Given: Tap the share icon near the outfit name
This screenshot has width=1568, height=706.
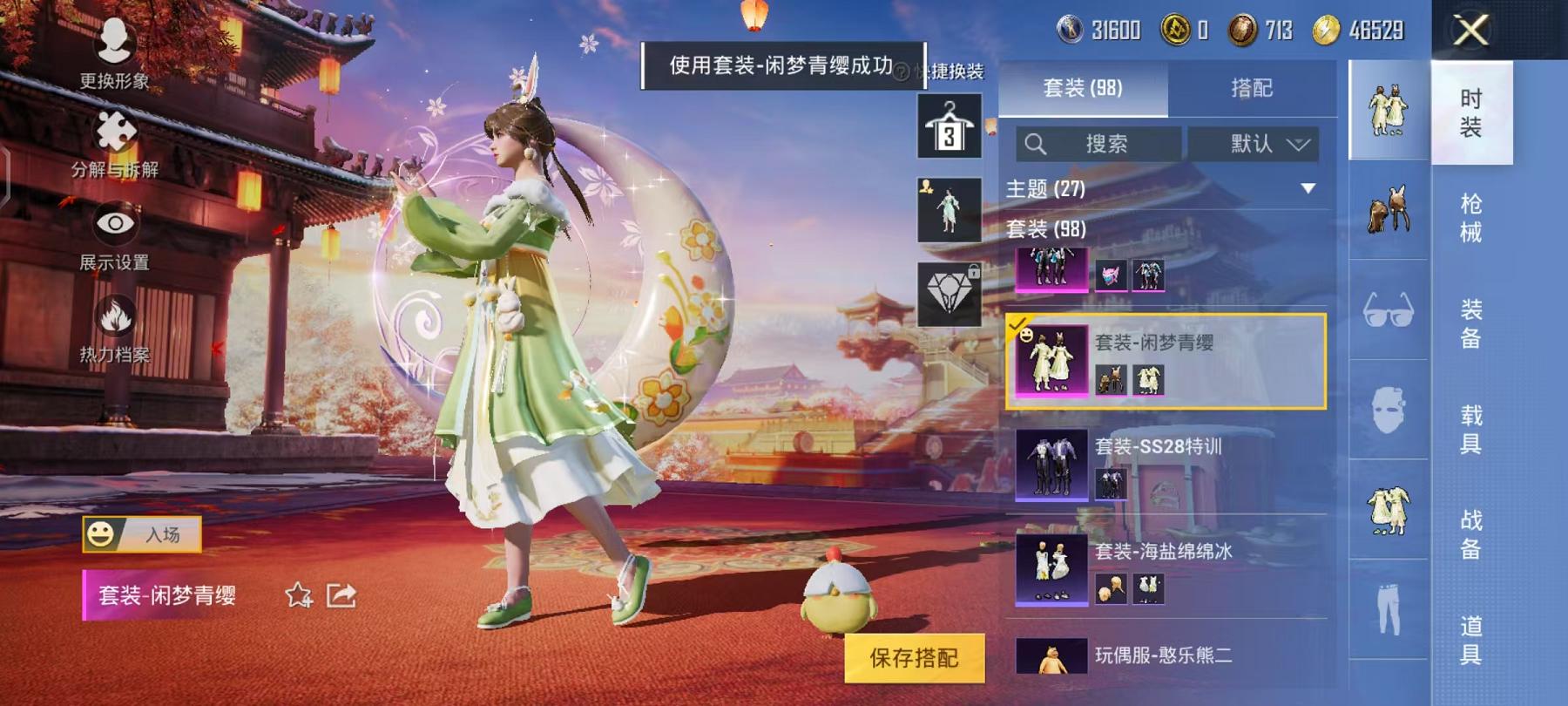Looking at the screenshot, I should click(x=340, y=598).
